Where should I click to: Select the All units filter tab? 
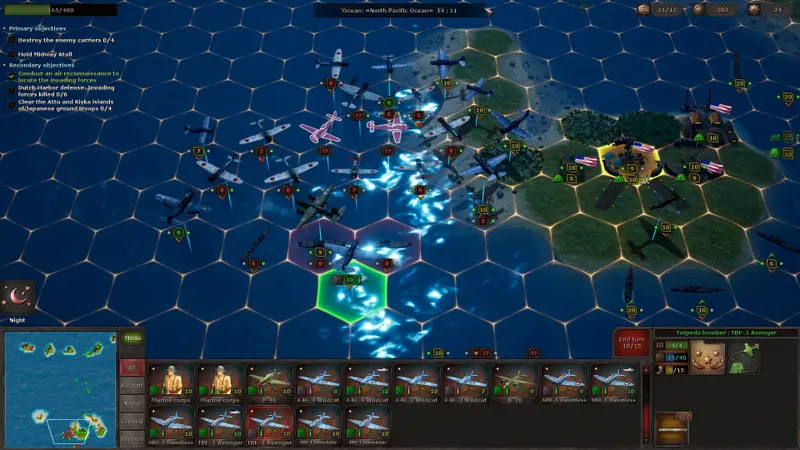pos(132,368)
